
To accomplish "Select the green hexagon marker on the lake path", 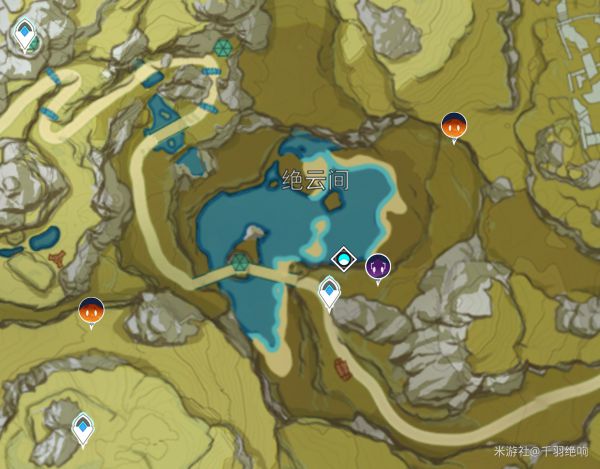I will point(239,263).
